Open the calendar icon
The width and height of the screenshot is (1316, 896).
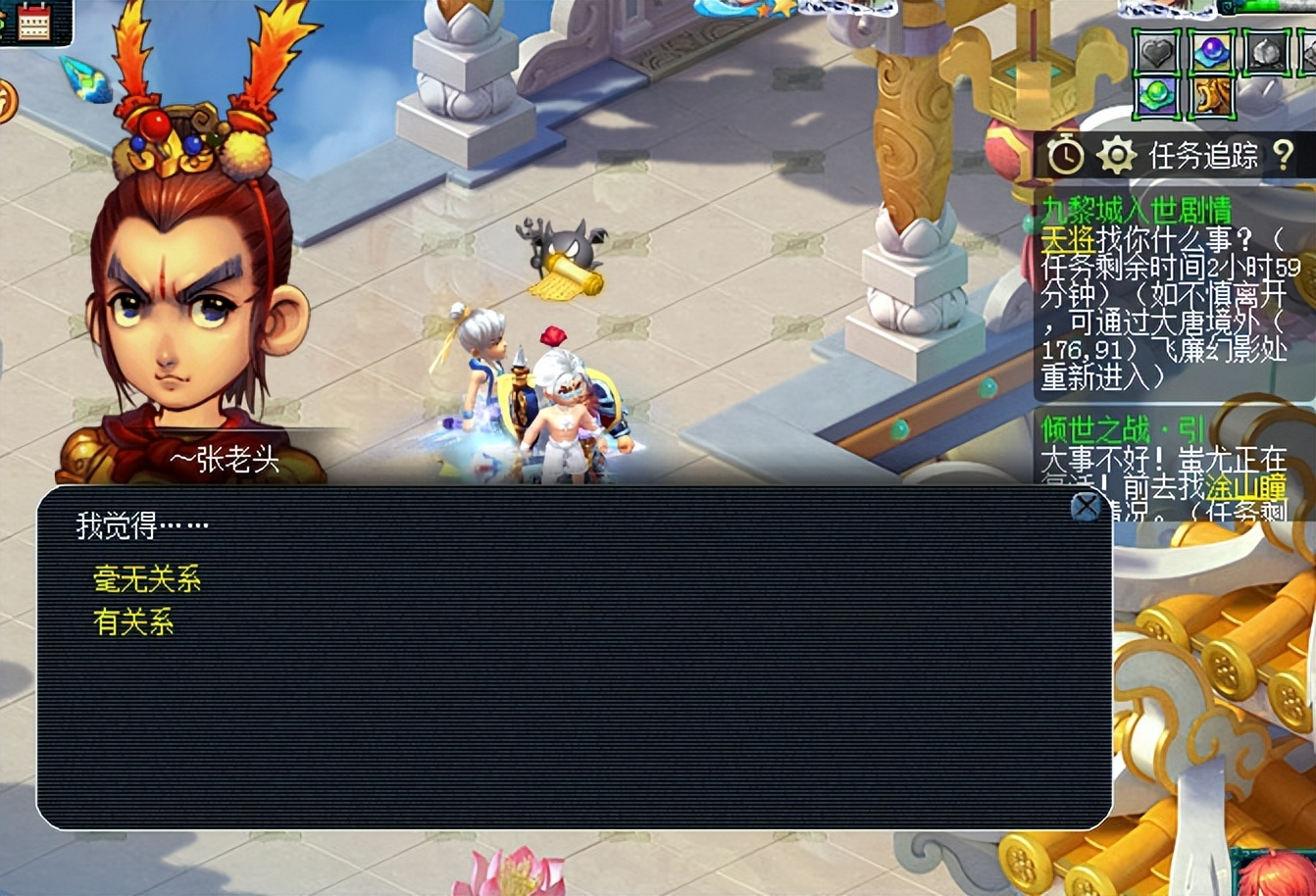click(x=34, y=24)
